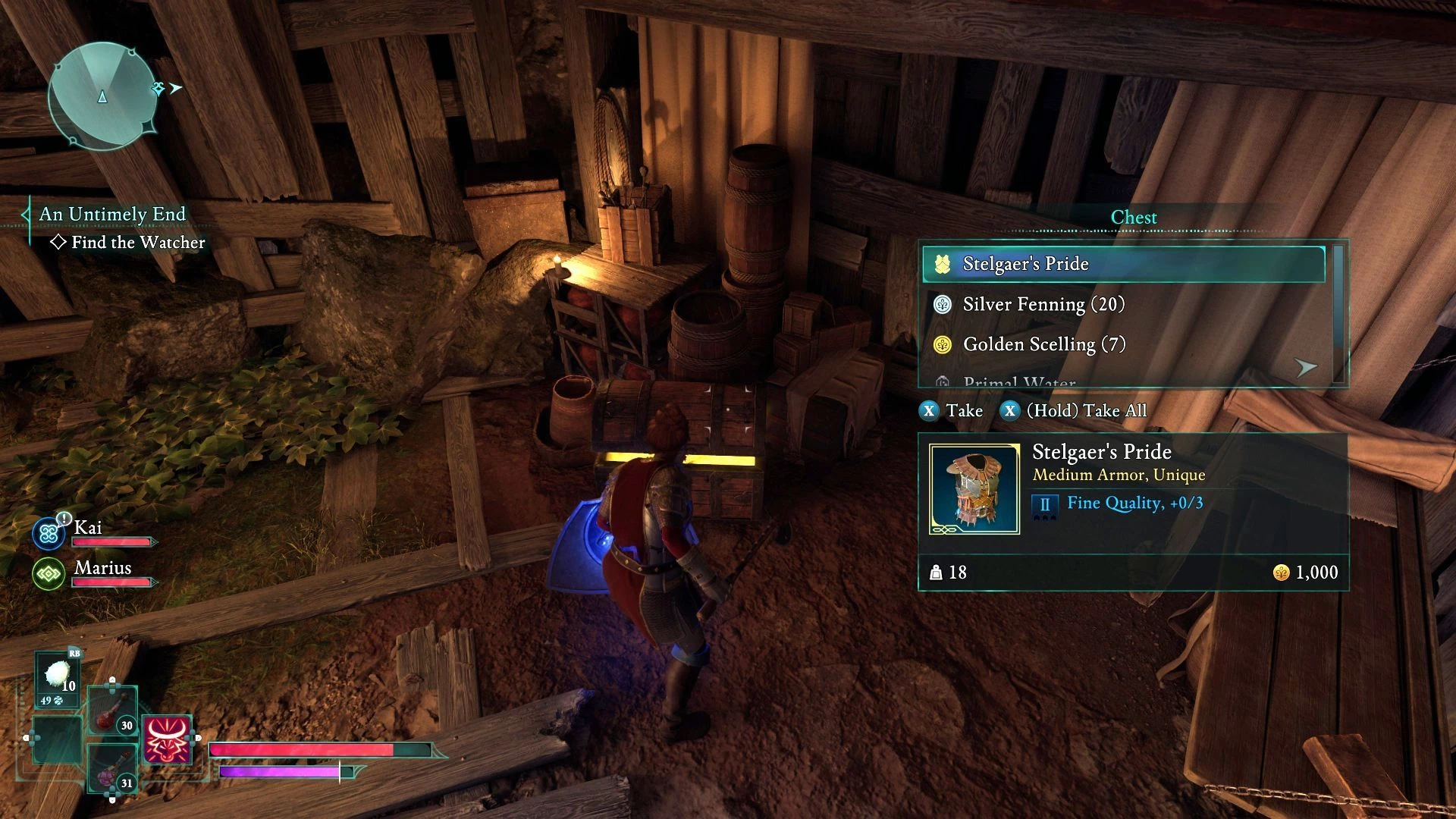Click the chest loot list scrollbar

coord(1338,313)
